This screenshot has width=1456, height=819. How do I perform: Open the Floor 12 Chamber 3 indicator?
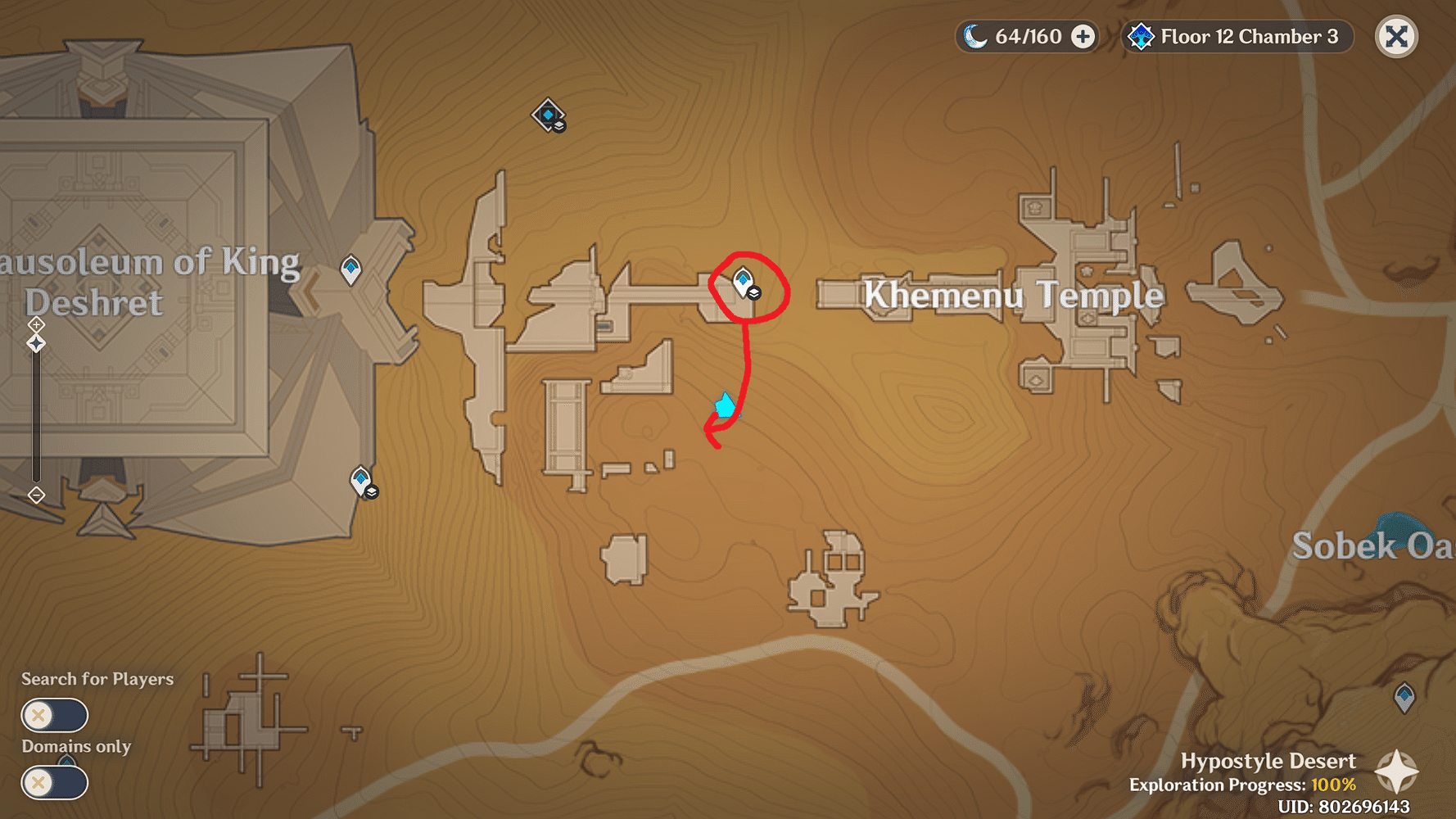pos(1248,35)
